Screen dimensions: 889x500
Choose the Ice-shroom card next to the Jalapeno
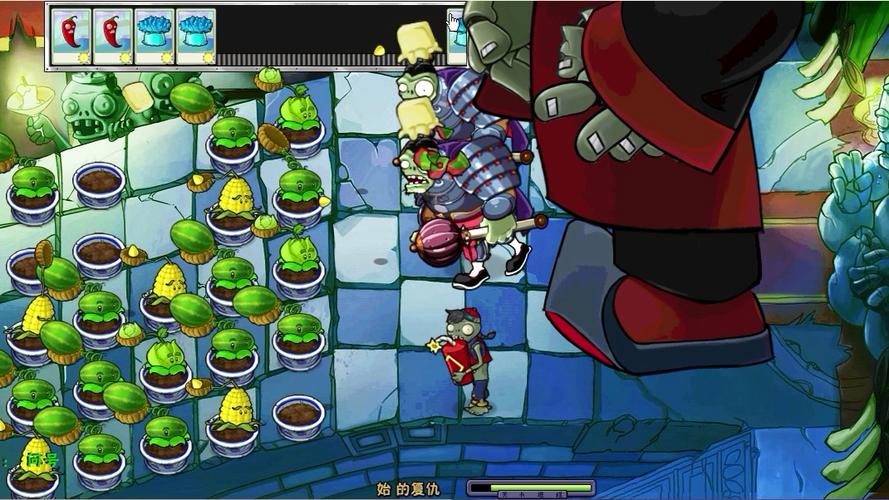coord(154,36)
